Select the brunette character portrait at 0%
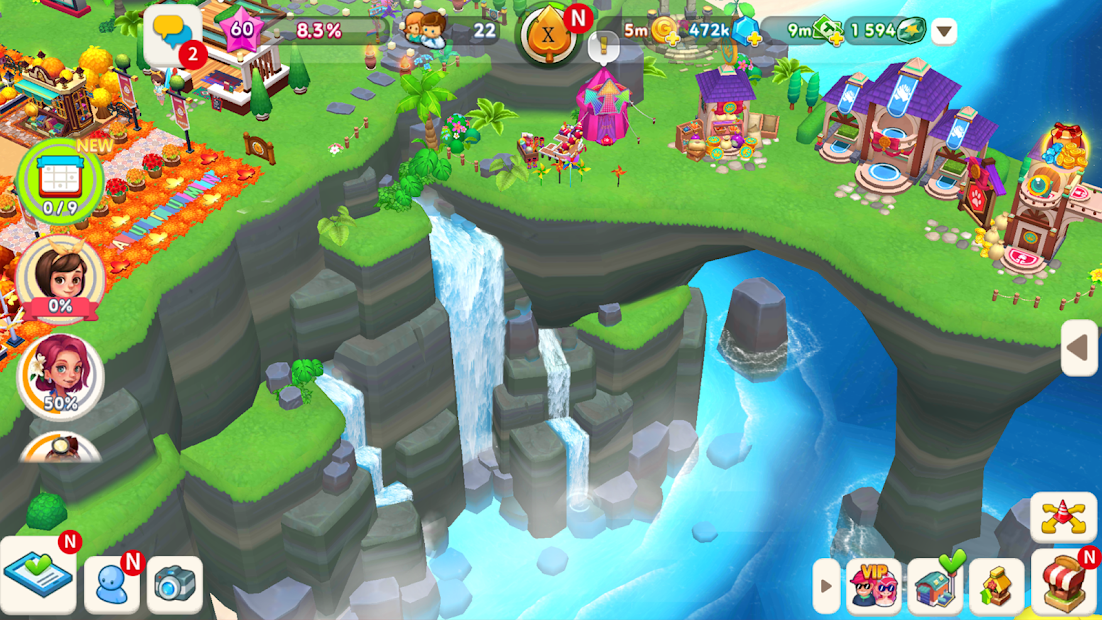Screen dimensions: 1102x620 [60, 276]
